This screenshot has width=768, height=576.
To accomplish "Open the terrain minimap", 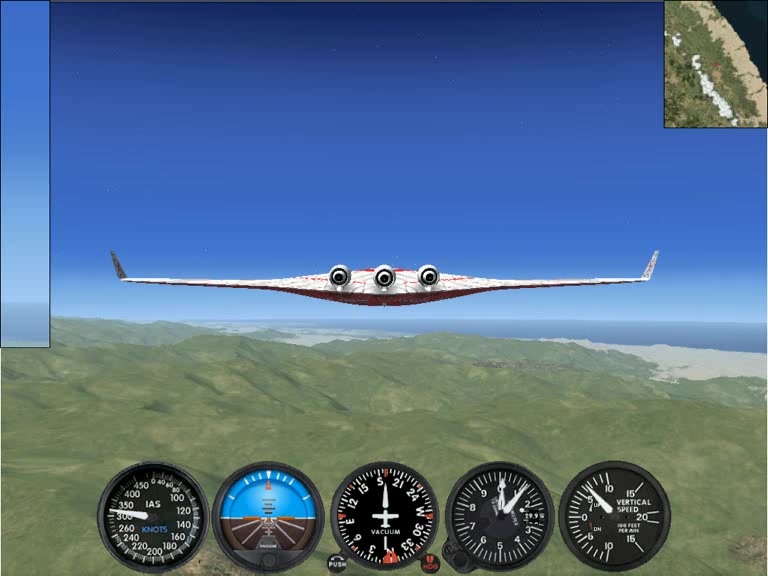I will click(715, 64).
